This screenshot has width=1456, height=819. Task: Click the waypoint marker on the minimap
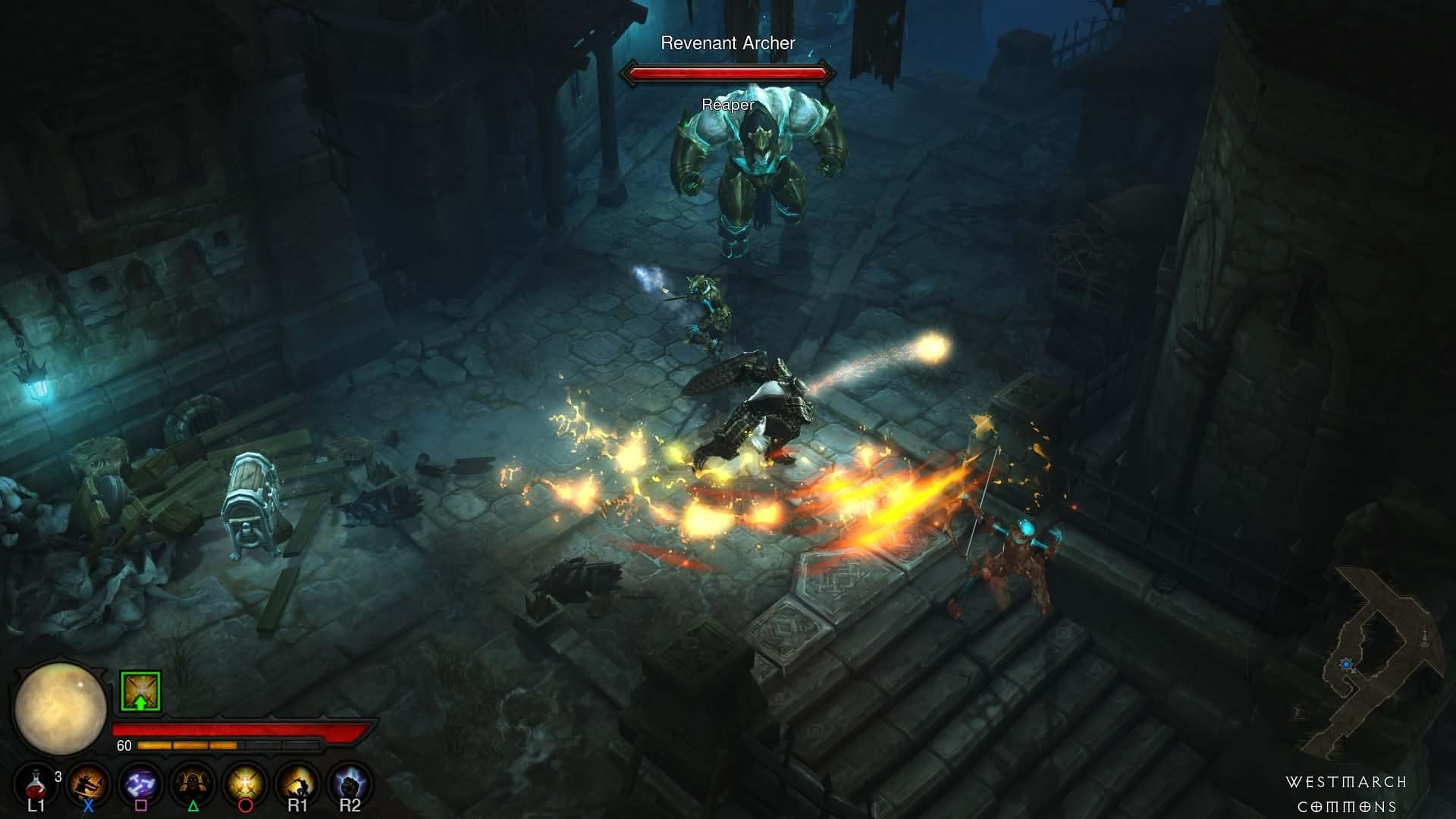[x=1425, y=638]
